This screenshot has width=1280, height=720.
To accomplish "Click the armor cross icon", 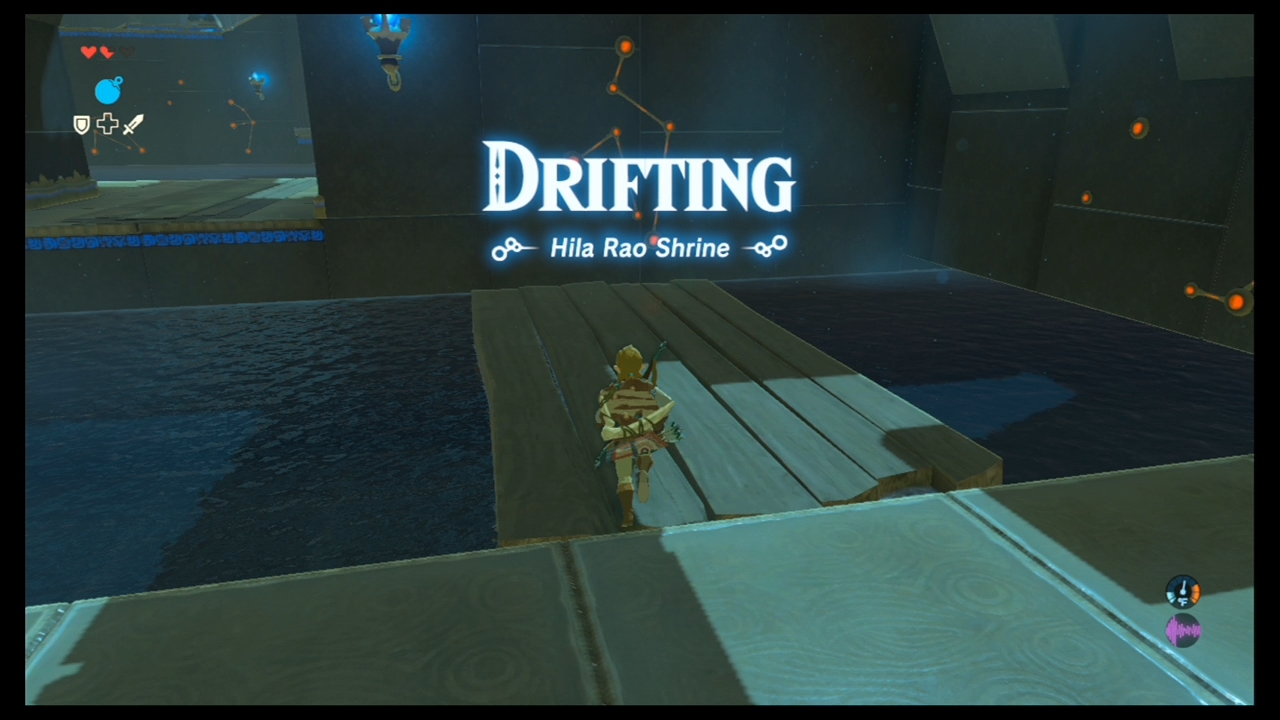I will [x=108, y=124].
